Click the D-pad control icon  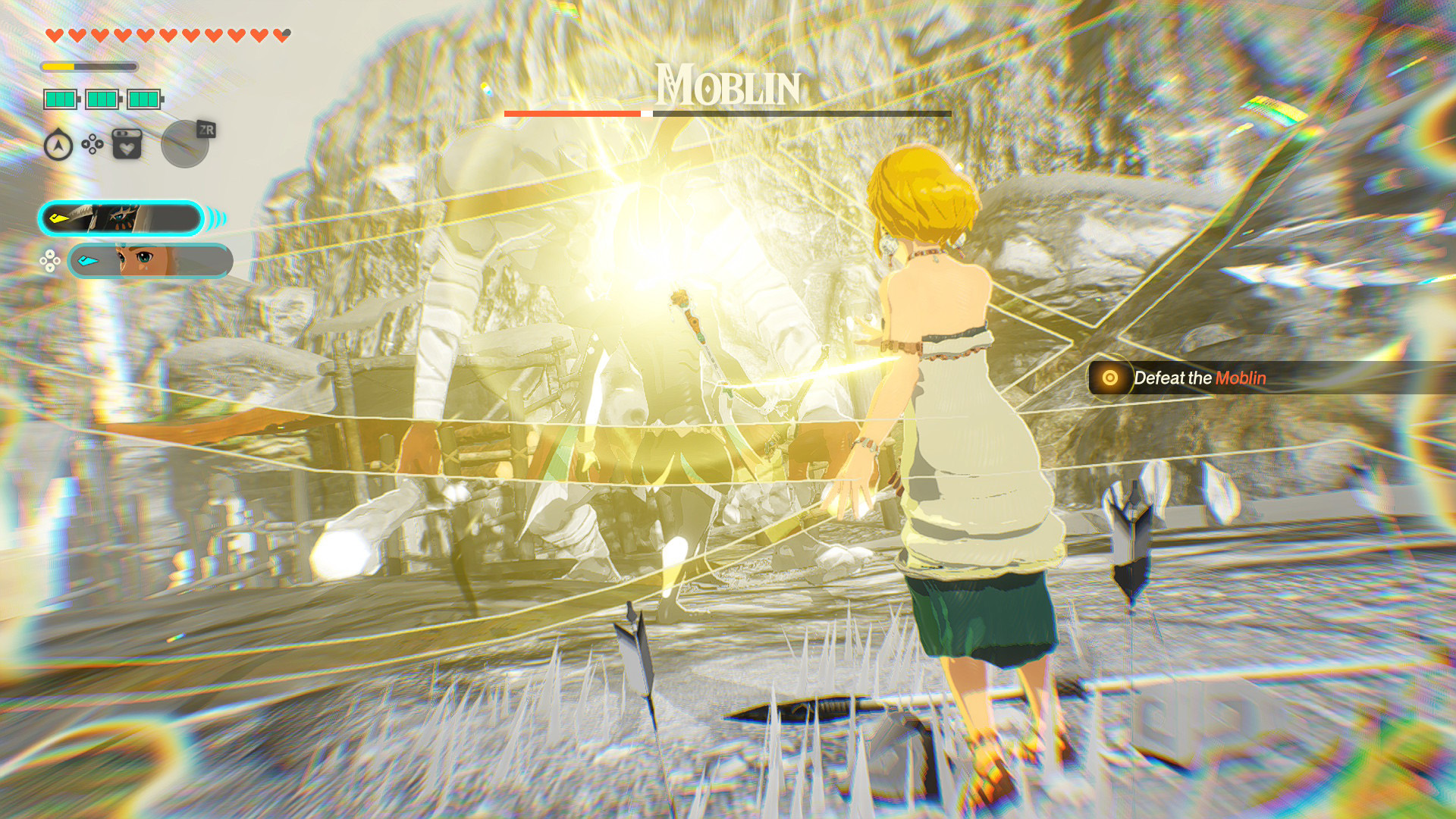92,144
